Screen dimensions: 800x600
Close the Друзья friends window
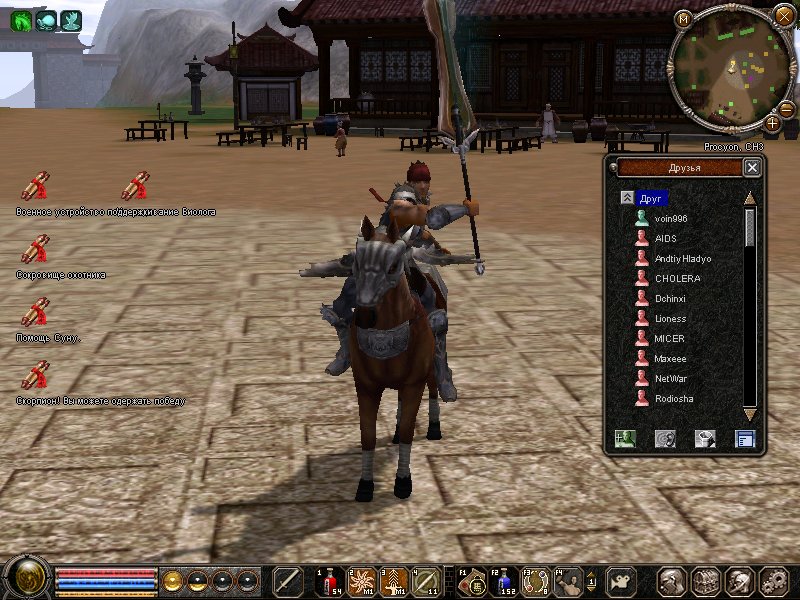[x=752, y=168]
